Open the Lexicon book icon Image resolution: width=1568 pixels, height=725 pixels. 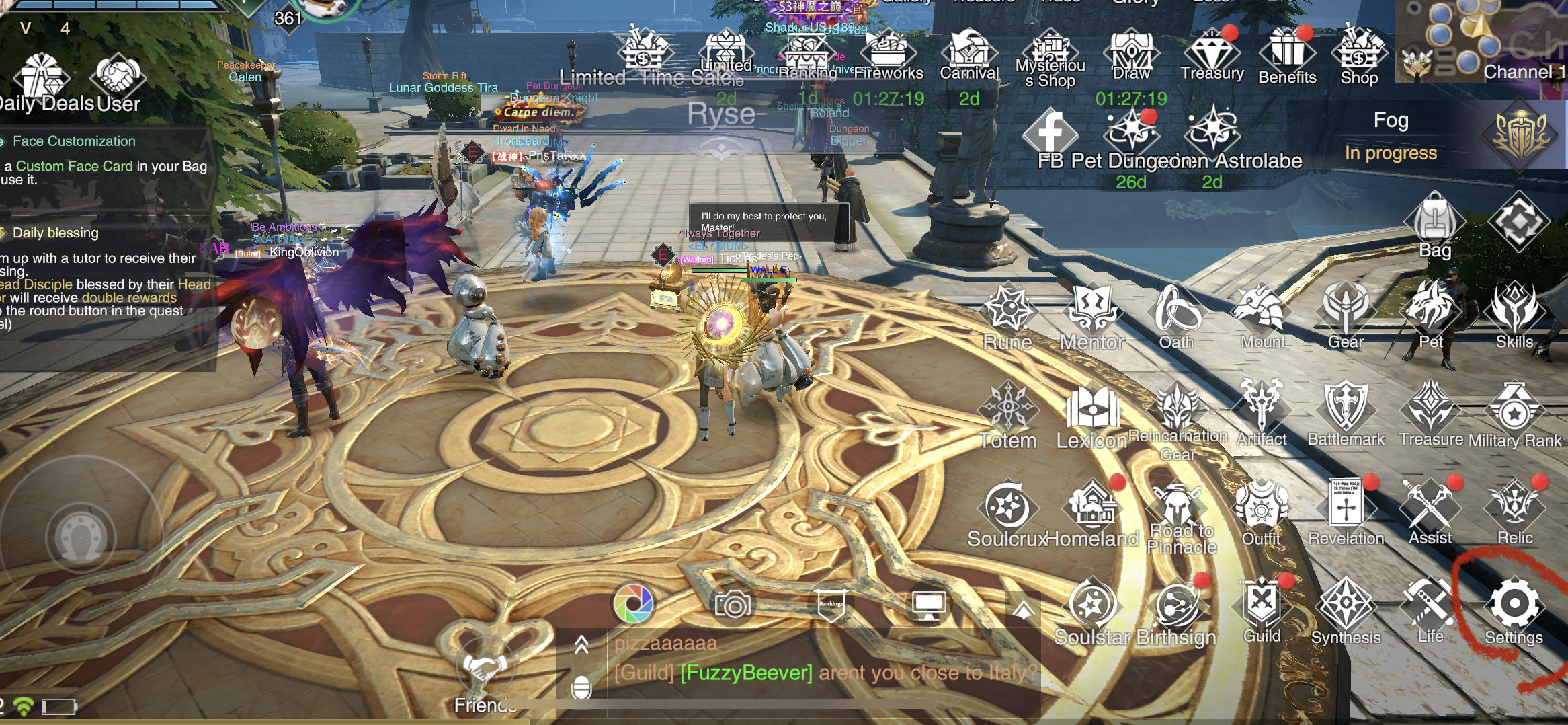1092,409
